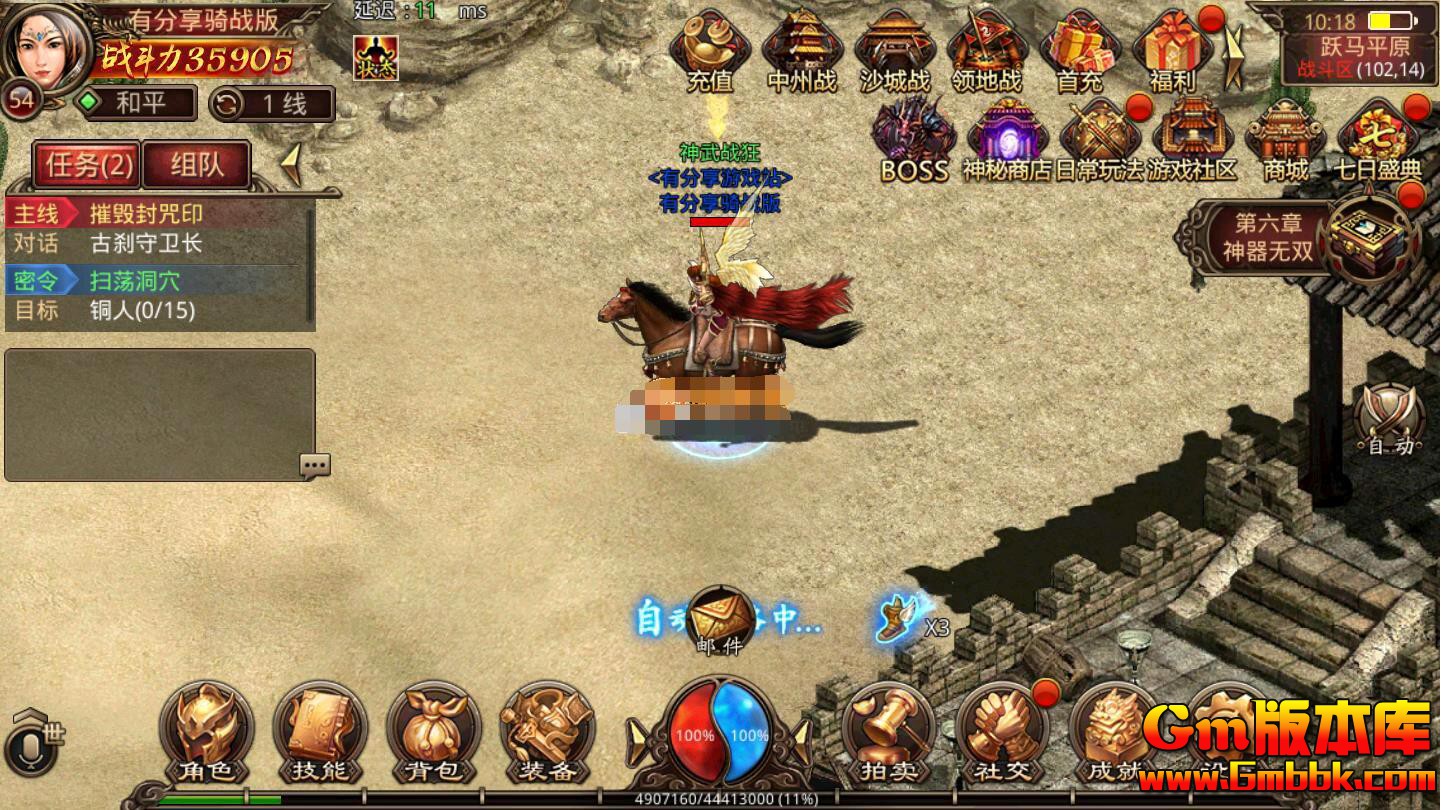Open the 邮件 mail envelope

720,620
